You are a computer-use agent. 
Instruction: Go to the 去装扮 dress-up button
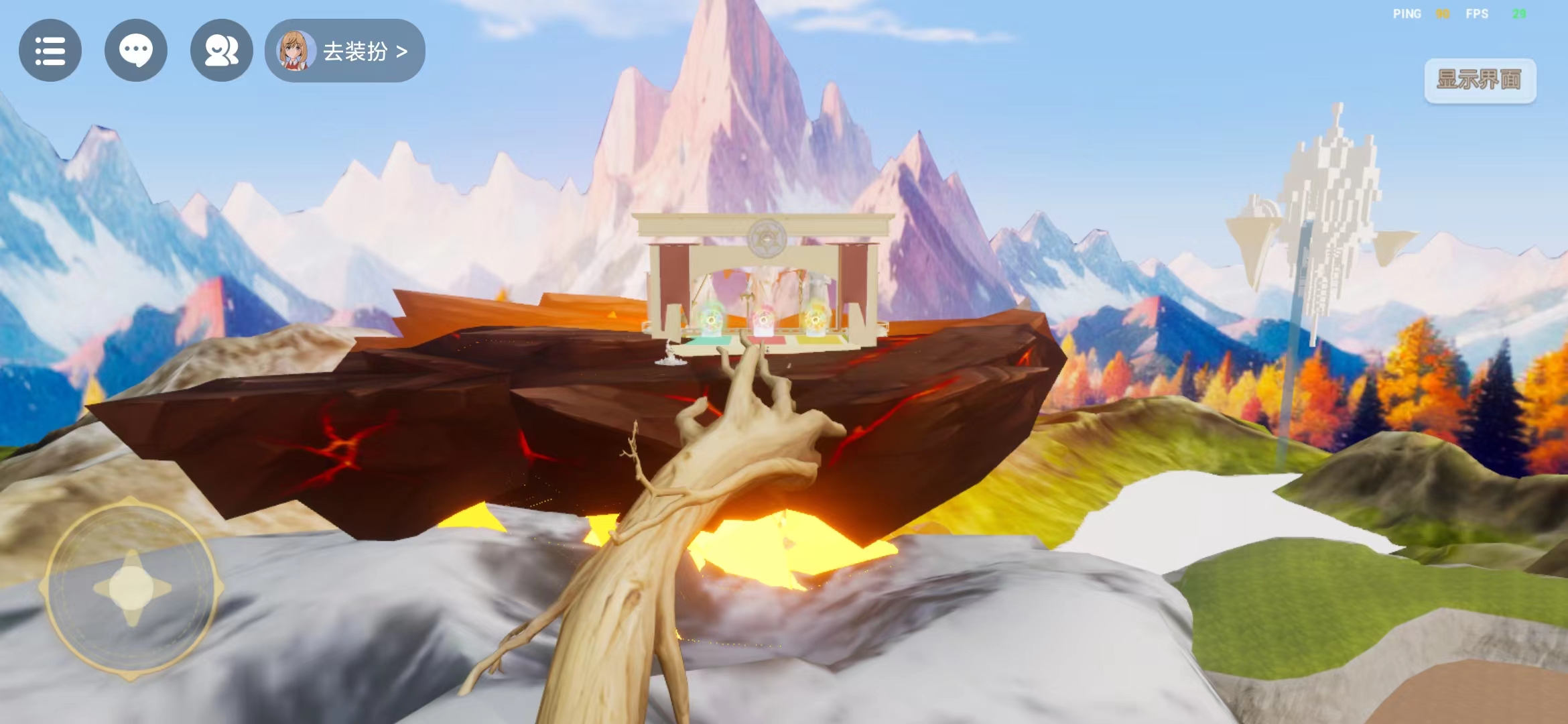click(346, 51)
